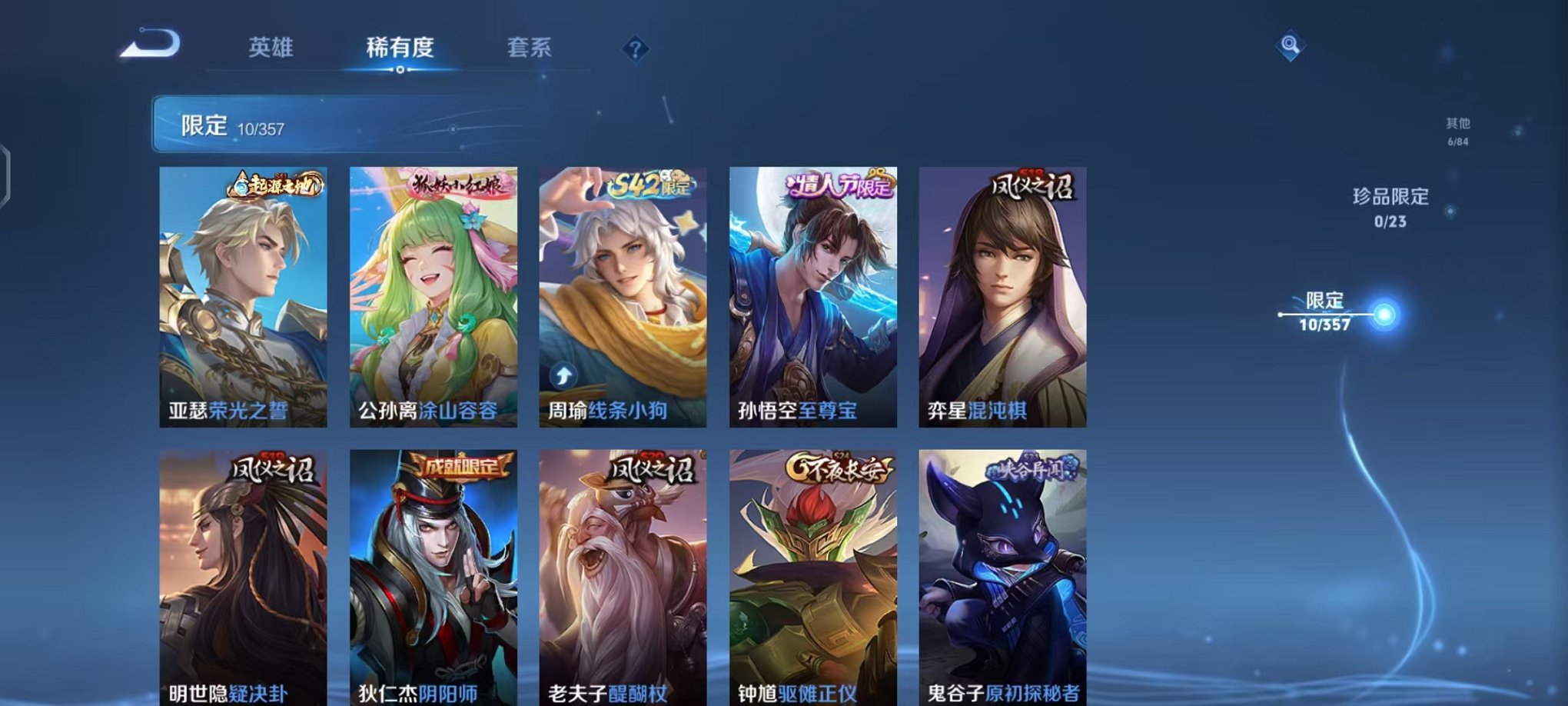Switch to the 英雄 tab

[272, 48]
